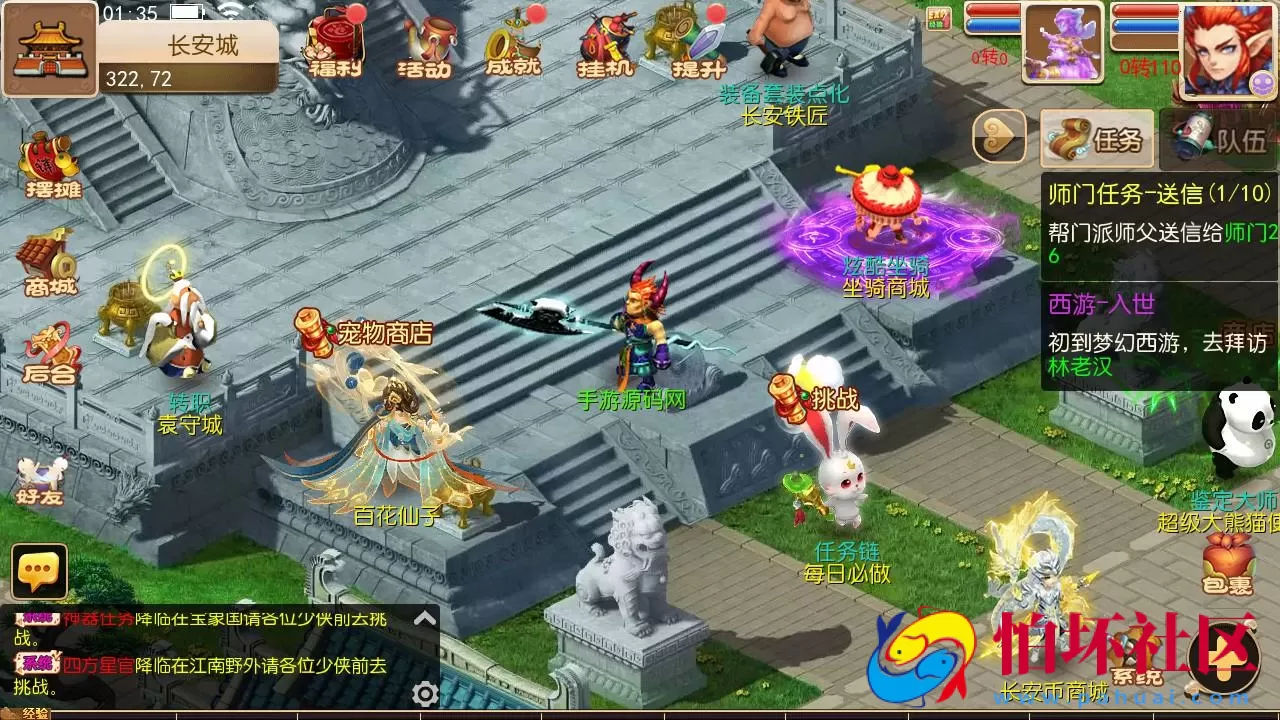Toggle the chat window with speech bubble icon

pos(38,572)
